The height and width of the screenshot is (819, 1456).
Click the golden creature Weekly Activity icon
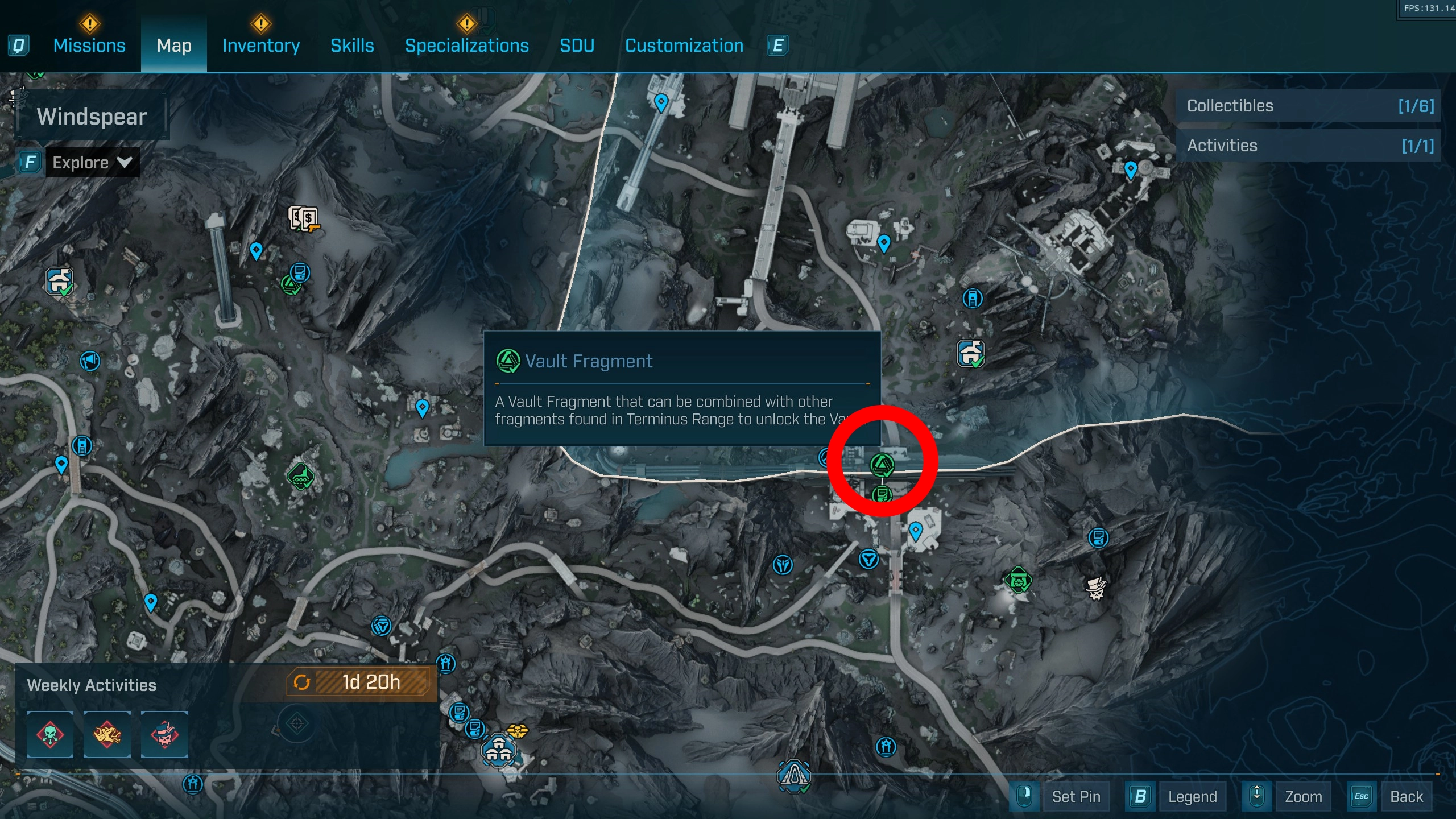(x=107, y=735)
